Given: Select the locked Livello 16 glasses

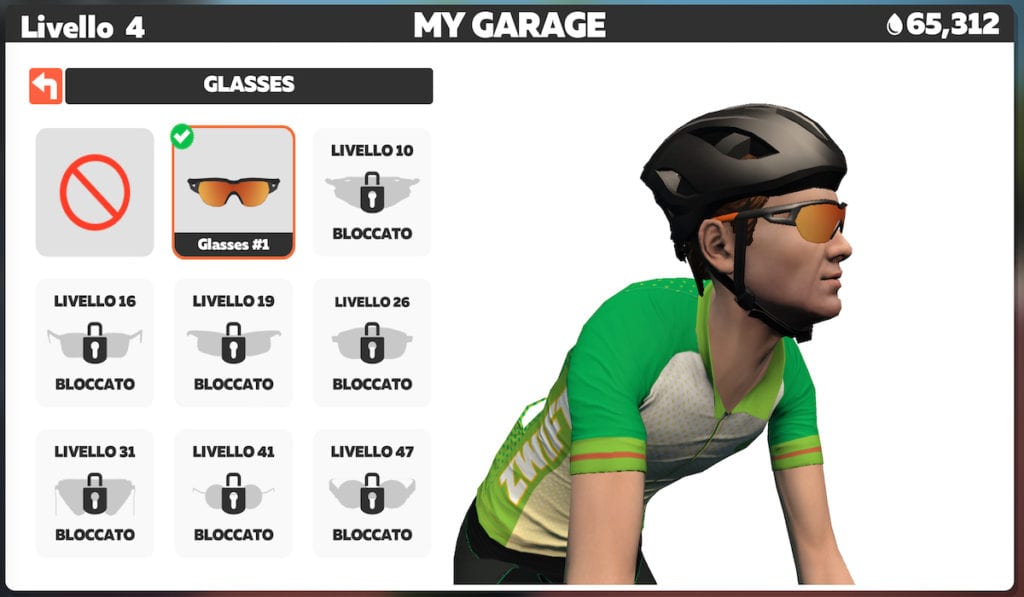Looking at the screenshot, I should pos(95,342).
